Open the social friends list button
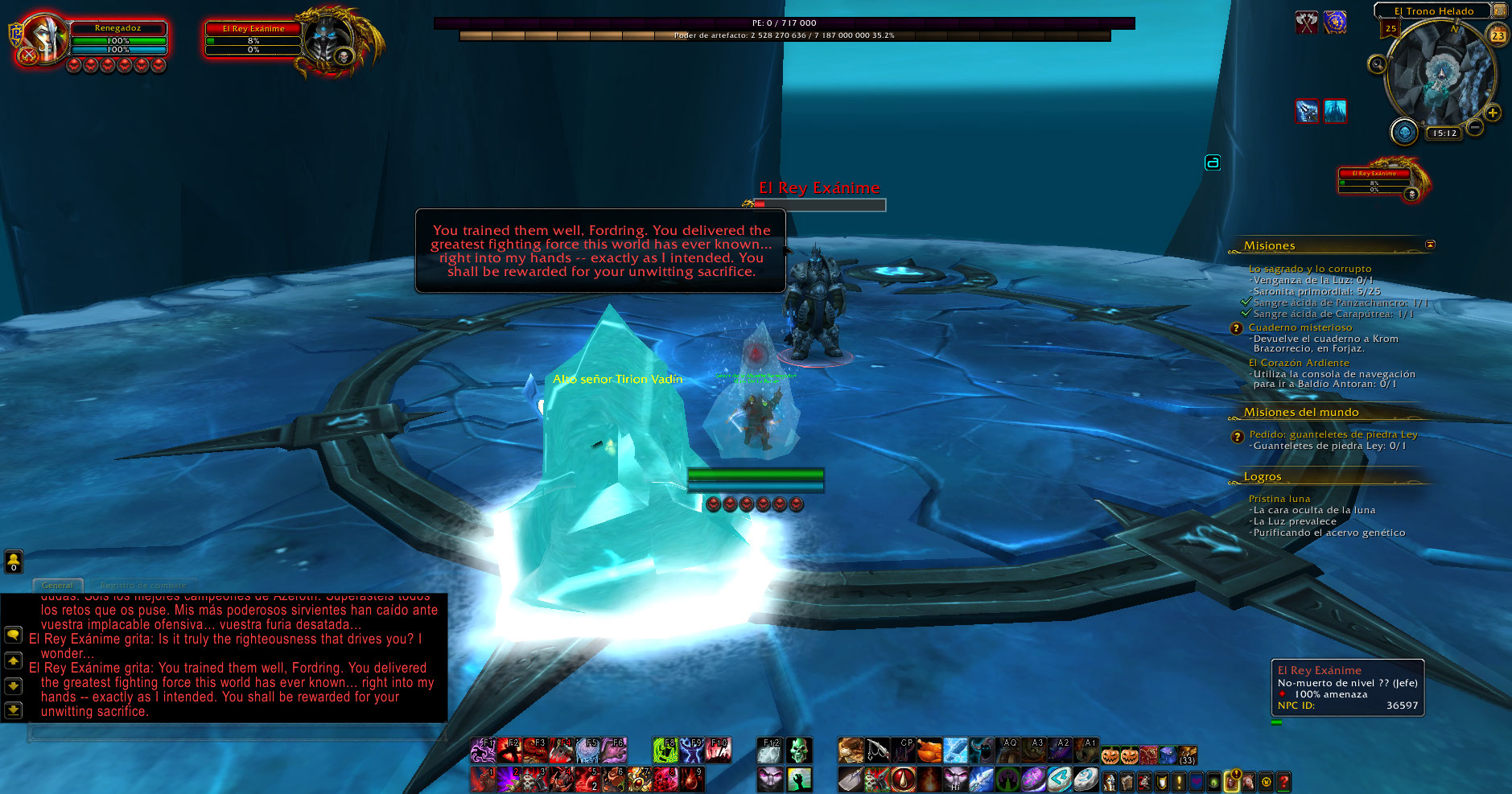Screen dimensions: 1512x794 [x=14, y=561]
